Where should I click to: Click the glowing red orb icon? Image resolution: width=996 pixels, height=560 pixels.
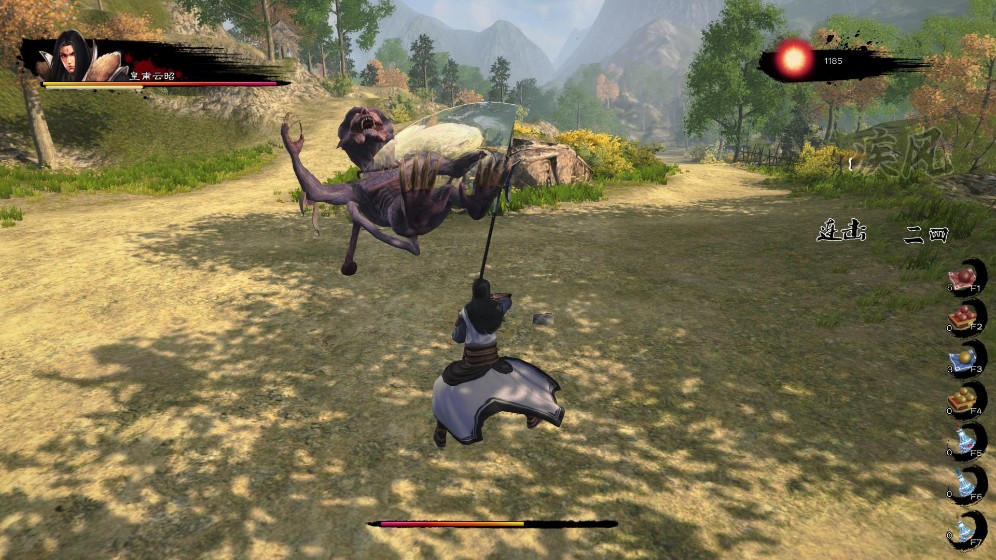(796, 59)
